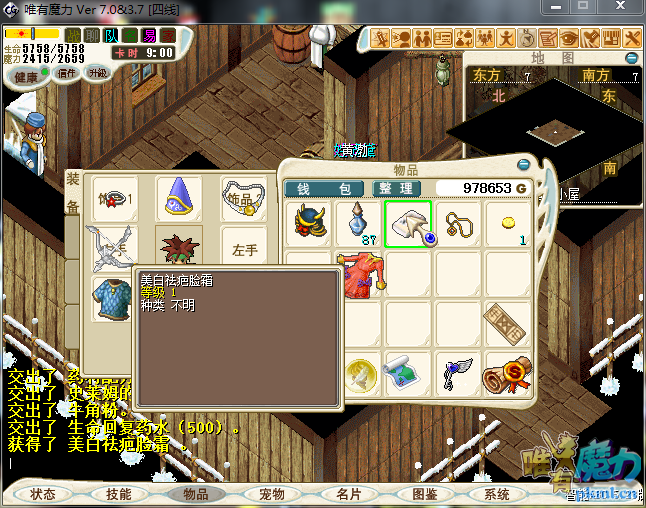The image size is (646, 508).
Task: Close the 物品 inventory window
Action: [523, 164]
